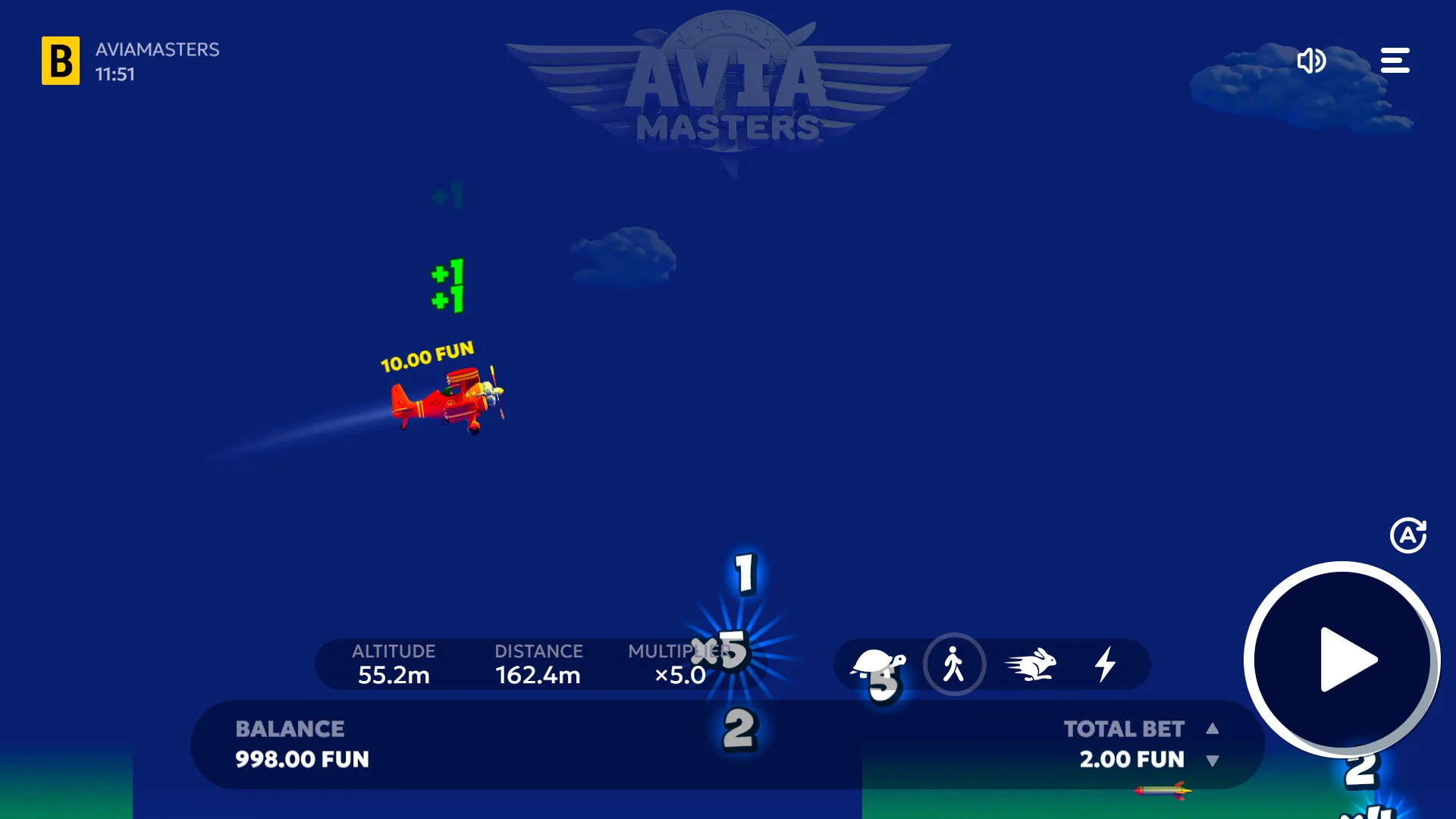Enable the lightning max speed mode

(x=1106, y=664)
